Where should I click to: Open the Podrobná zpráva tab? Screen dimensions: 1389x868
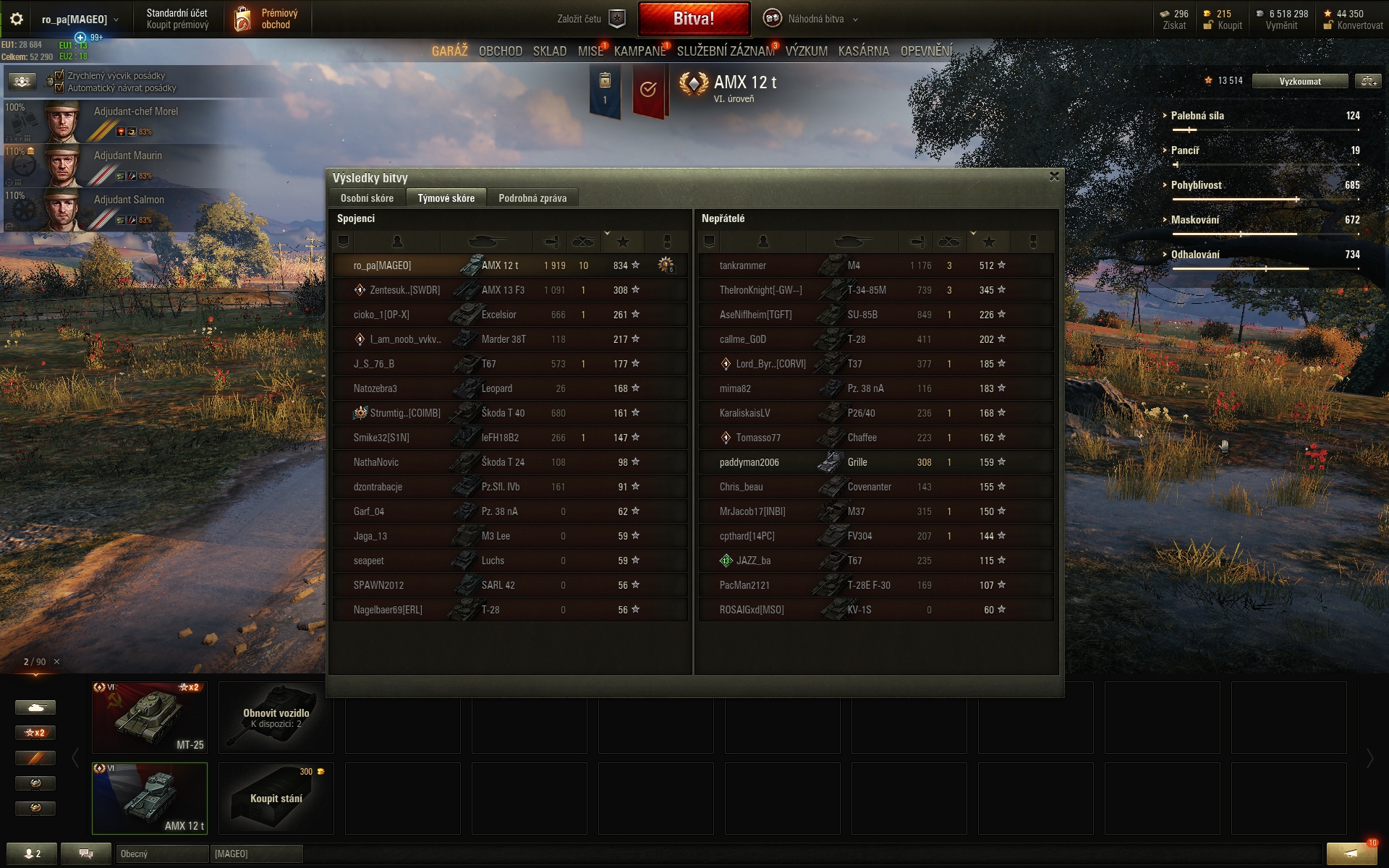pos(532,198)
